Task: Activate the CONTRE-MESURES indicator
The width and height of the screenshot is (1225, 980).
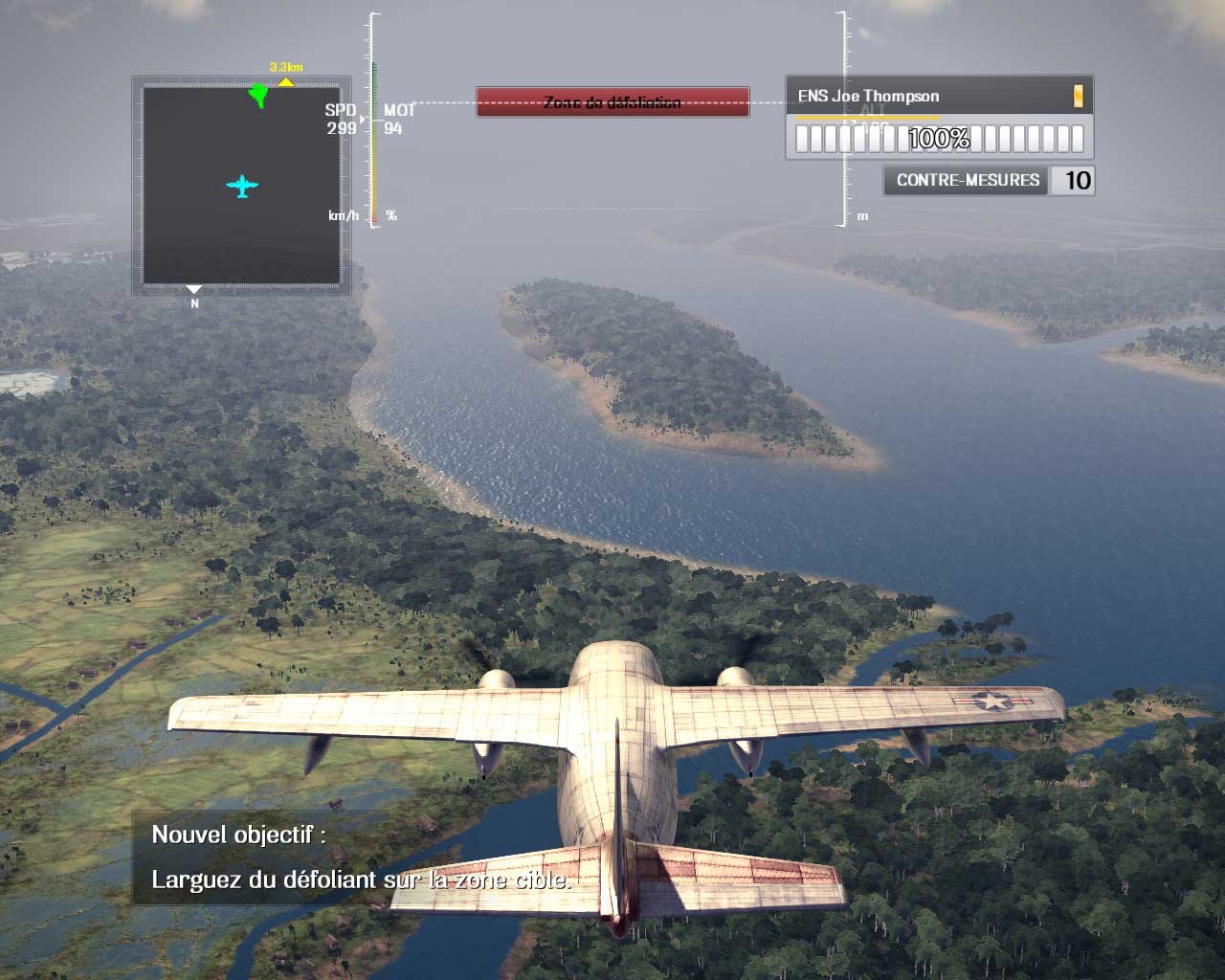Action: (968, 180)
